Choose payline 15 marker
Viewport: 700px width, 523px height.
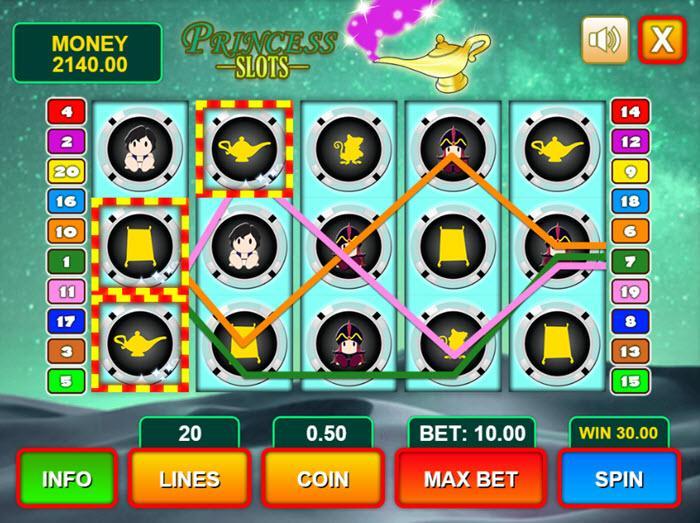pyautogui.click(x=630, y=381)
